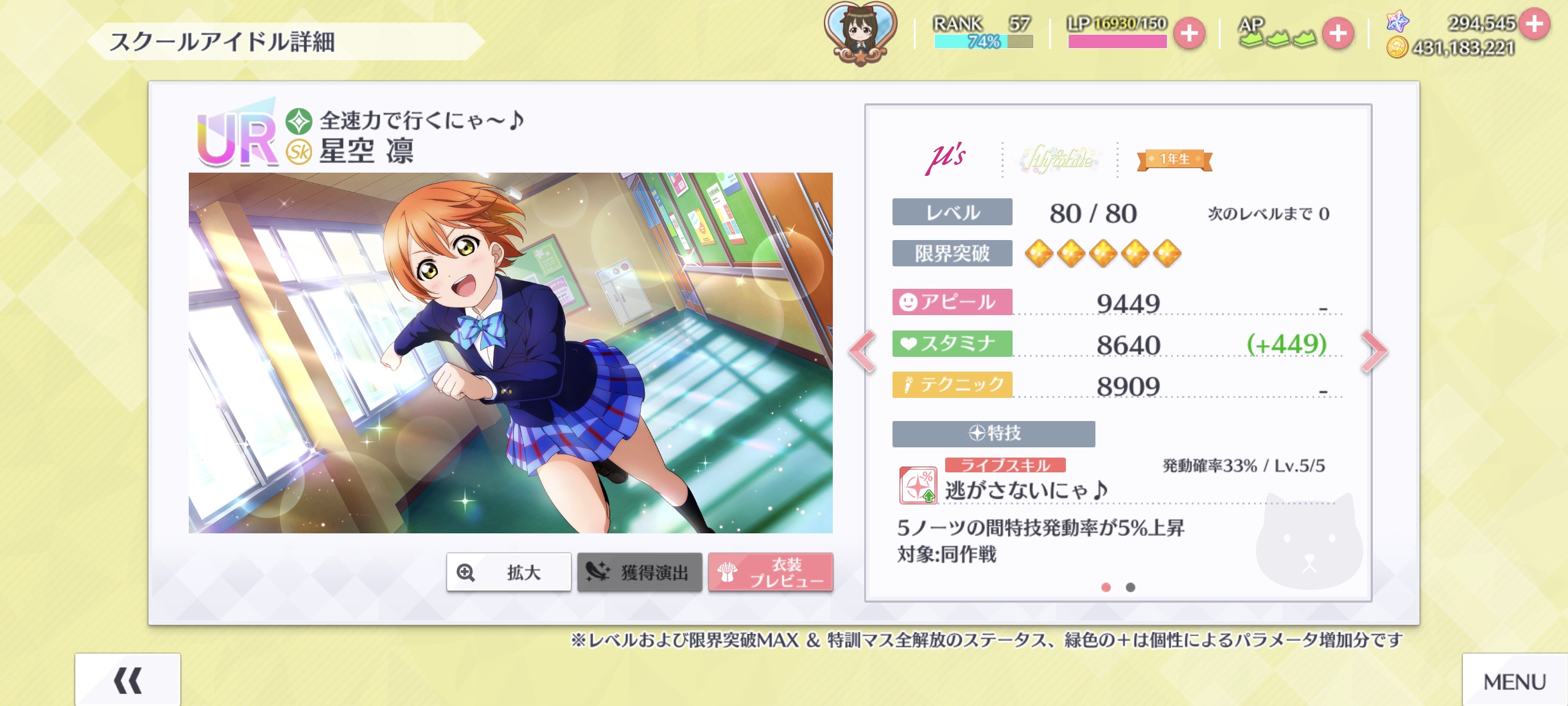Click the Rin Hoshizora card illustration
Screen dimensions: 1568x706
[510, 352]
